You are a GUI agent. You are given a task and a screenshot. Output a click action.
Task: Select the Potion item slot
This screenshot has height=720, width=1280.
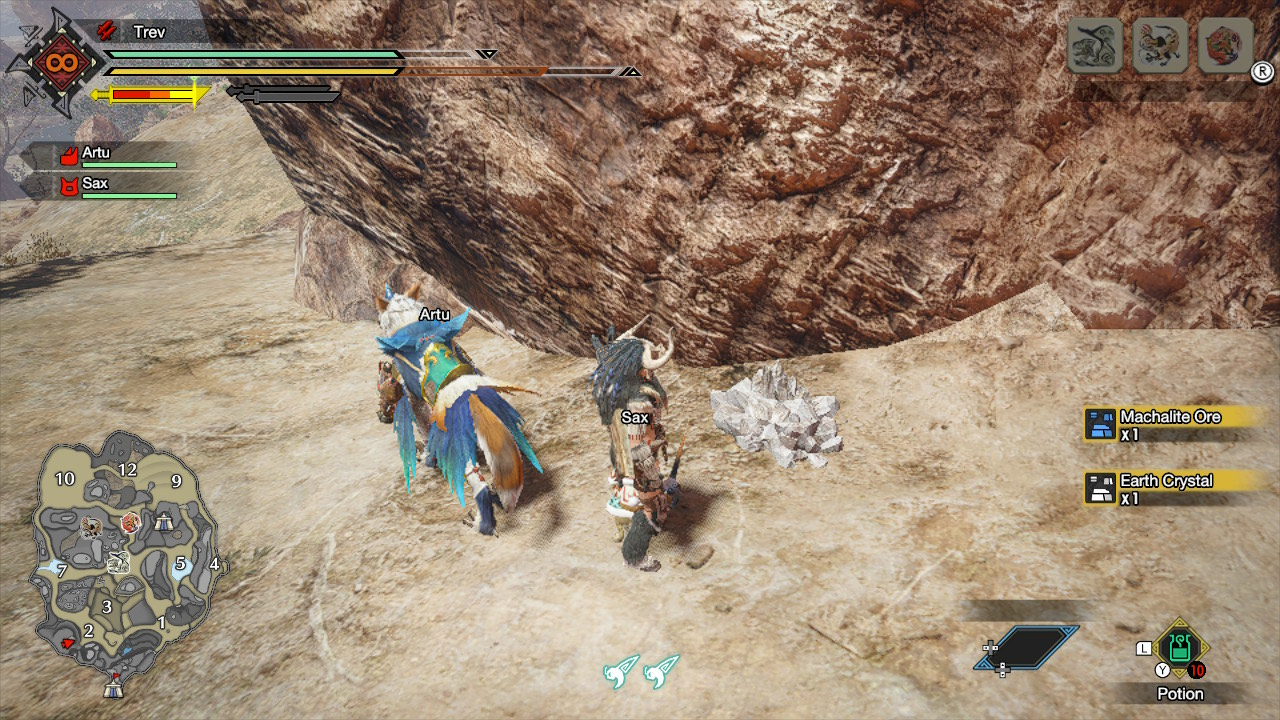(x=1180, y=648)
